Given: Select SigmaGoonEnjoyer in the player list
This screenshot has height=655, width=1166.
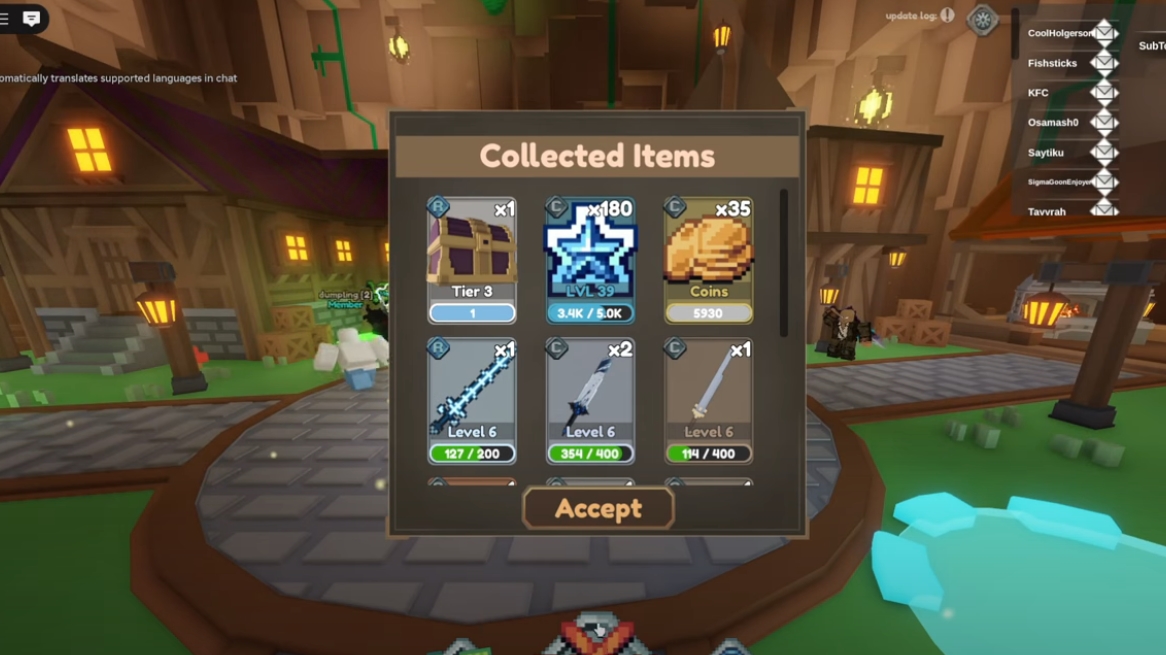Looking at the screenshot, I should (x=1059, y=182).
